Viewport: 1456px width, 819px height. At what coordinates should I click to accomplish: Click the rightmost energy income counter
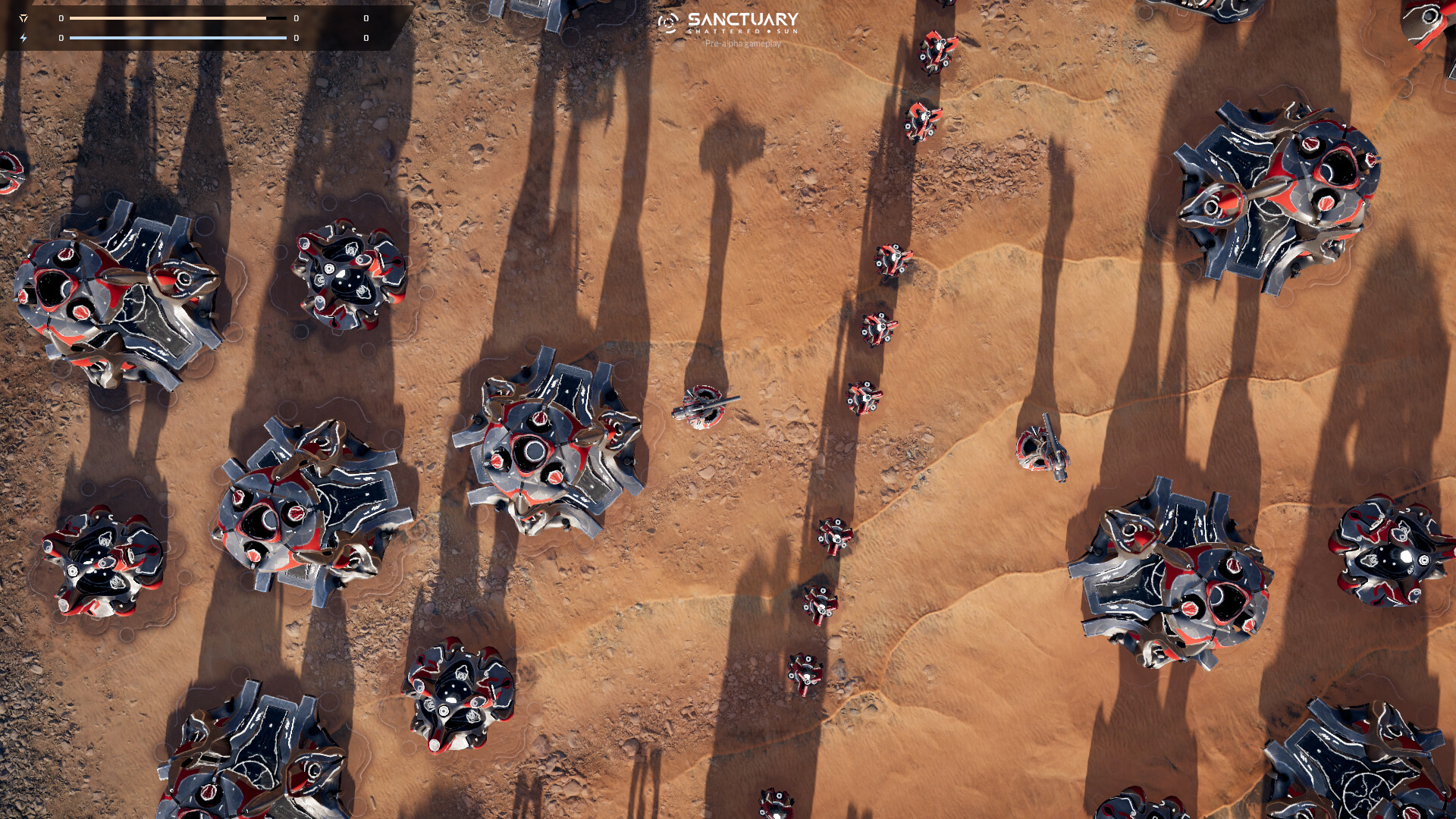point(366,37)
